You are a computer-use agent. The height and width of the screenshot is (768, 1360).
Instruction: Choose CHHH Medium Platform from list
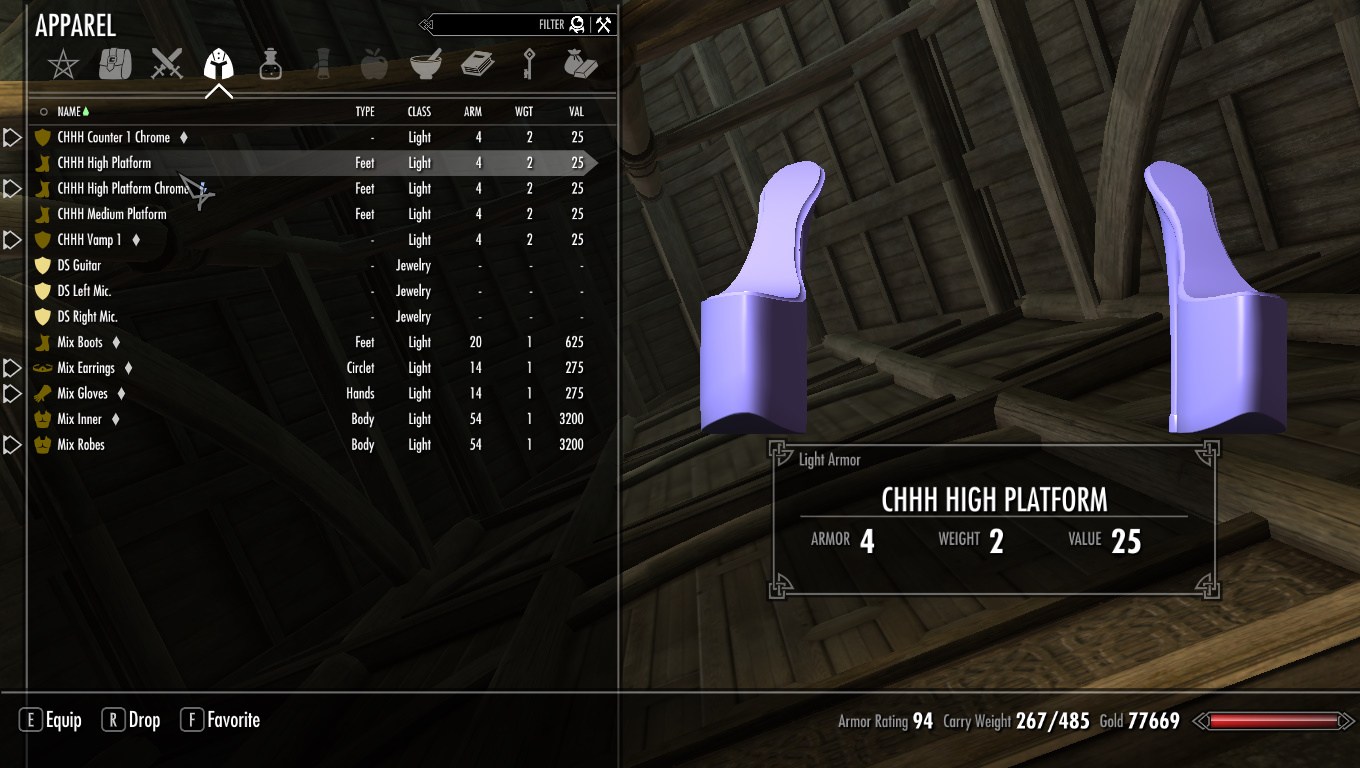pyautogui.click(x=112, y=214)
